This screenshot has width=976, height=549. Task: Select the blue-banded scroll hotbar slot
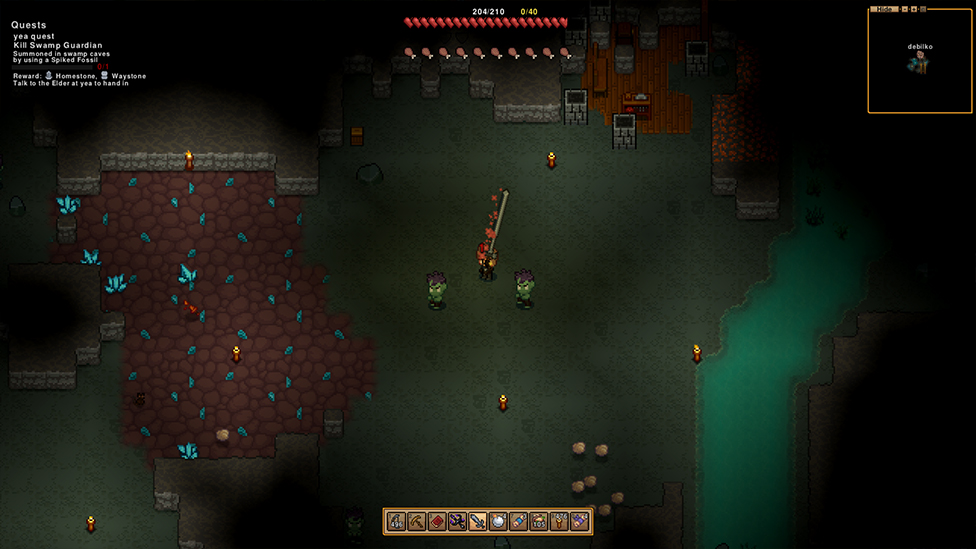coord(518,521)
